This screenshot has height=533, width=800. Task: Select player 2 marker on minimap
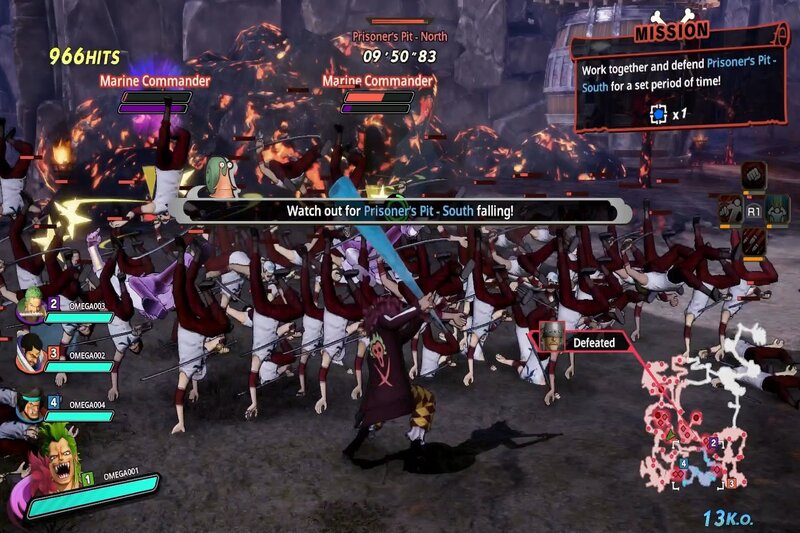coord(713,442)
